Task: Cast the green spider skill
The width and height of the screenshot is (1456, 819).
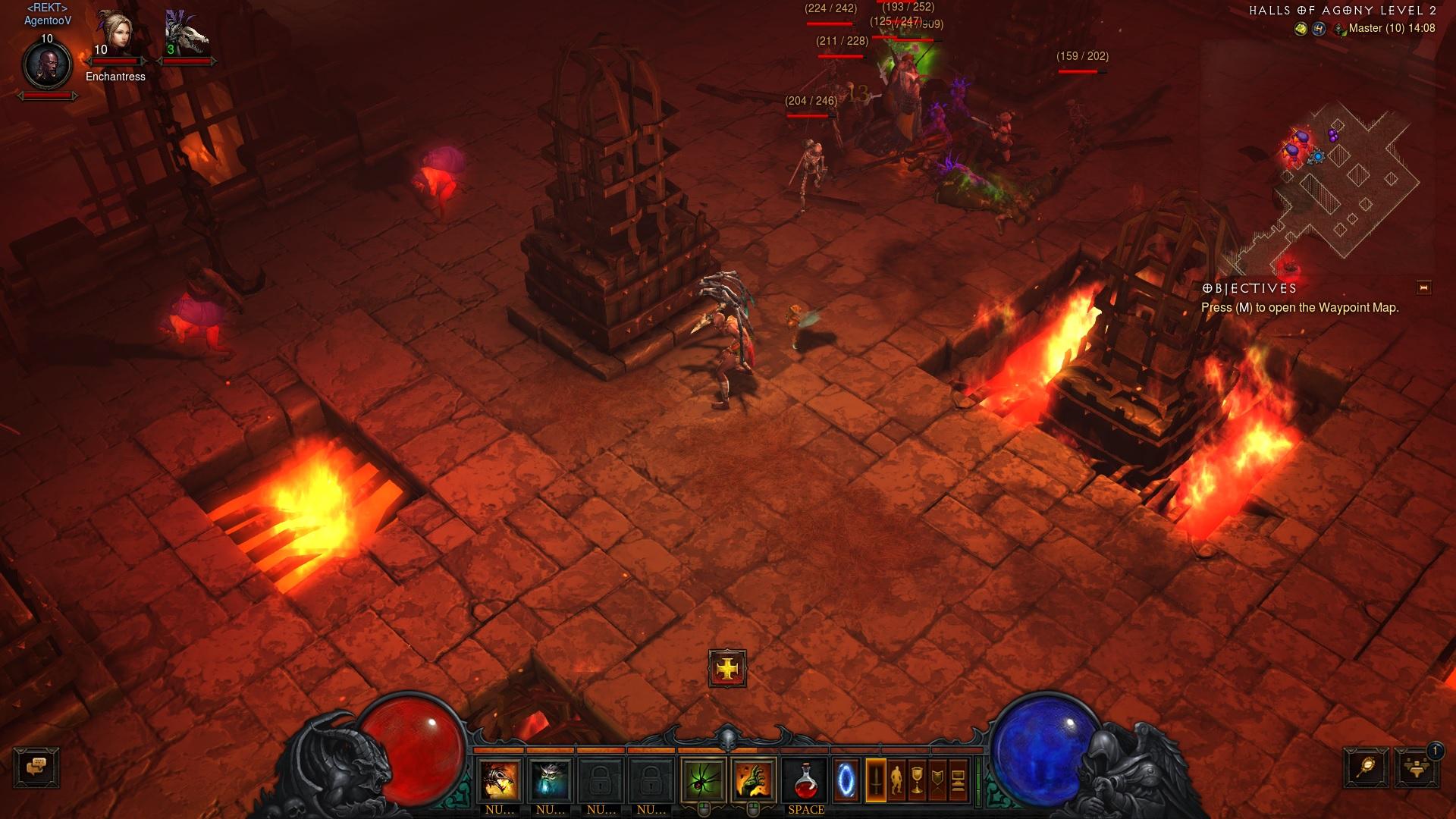Action: pyautogui.click(x=703, y=780)
